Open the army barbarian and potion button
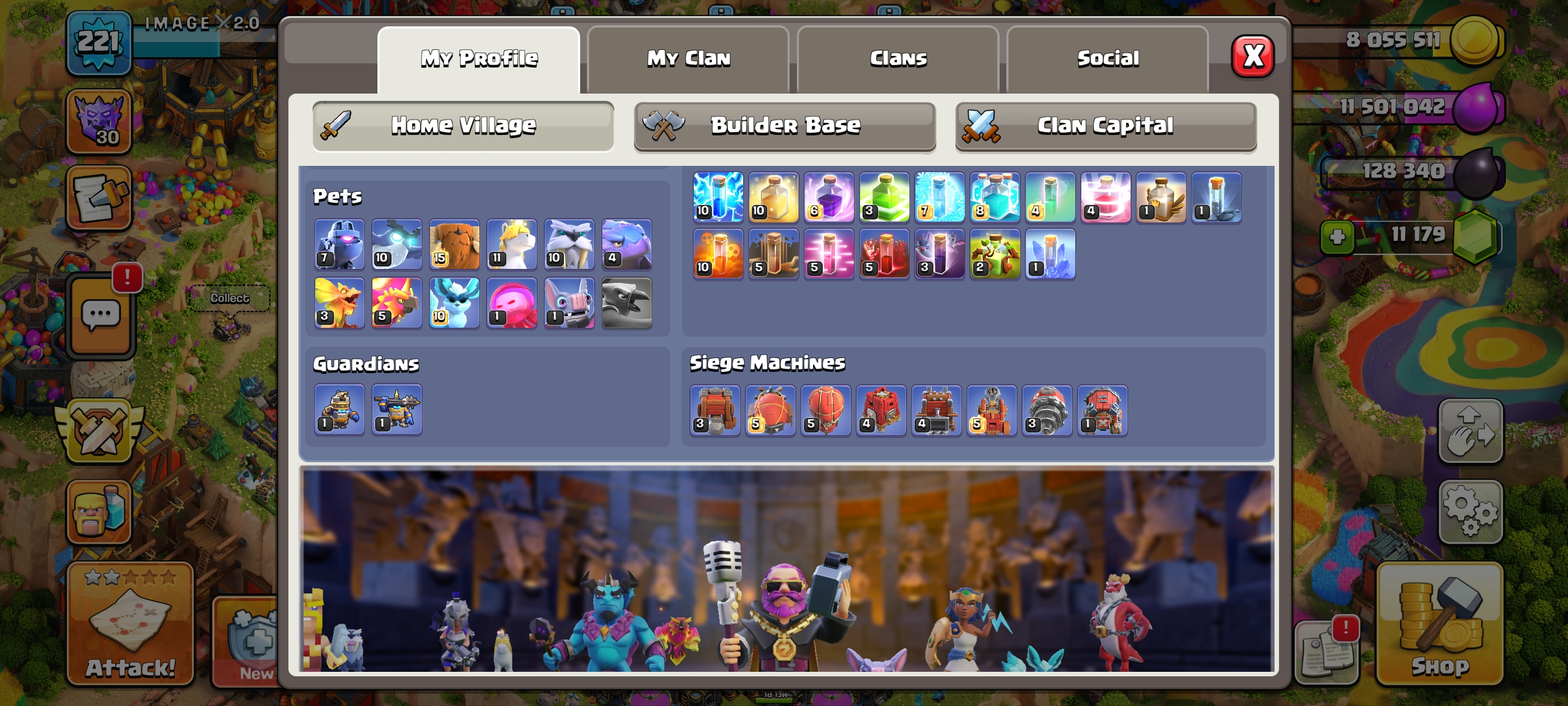The image size is (1568, 706). click(x=99, y=511)
